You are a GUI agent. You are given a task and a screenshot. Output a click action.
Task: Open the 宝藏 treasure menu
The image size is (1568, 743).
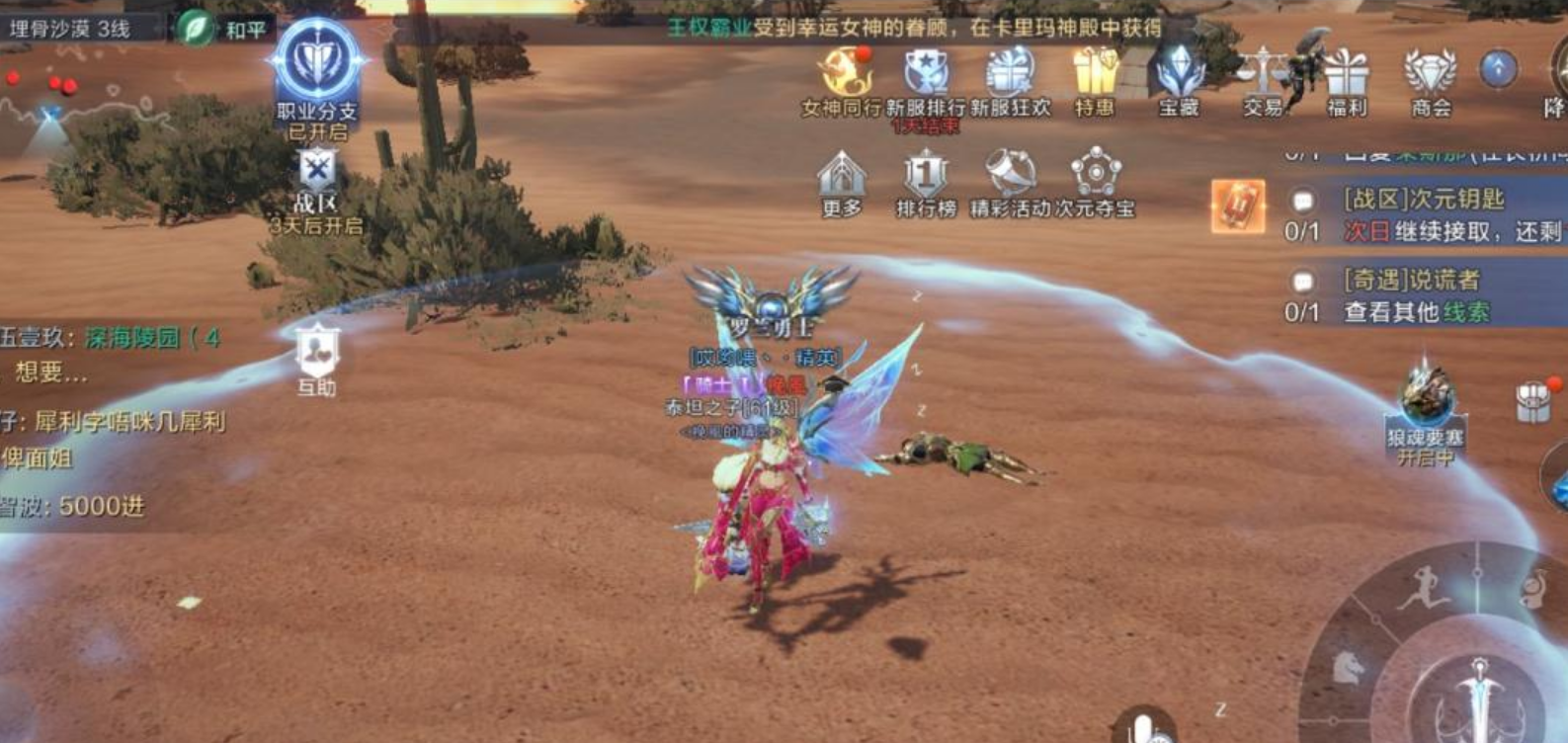tap(1178, 73)
